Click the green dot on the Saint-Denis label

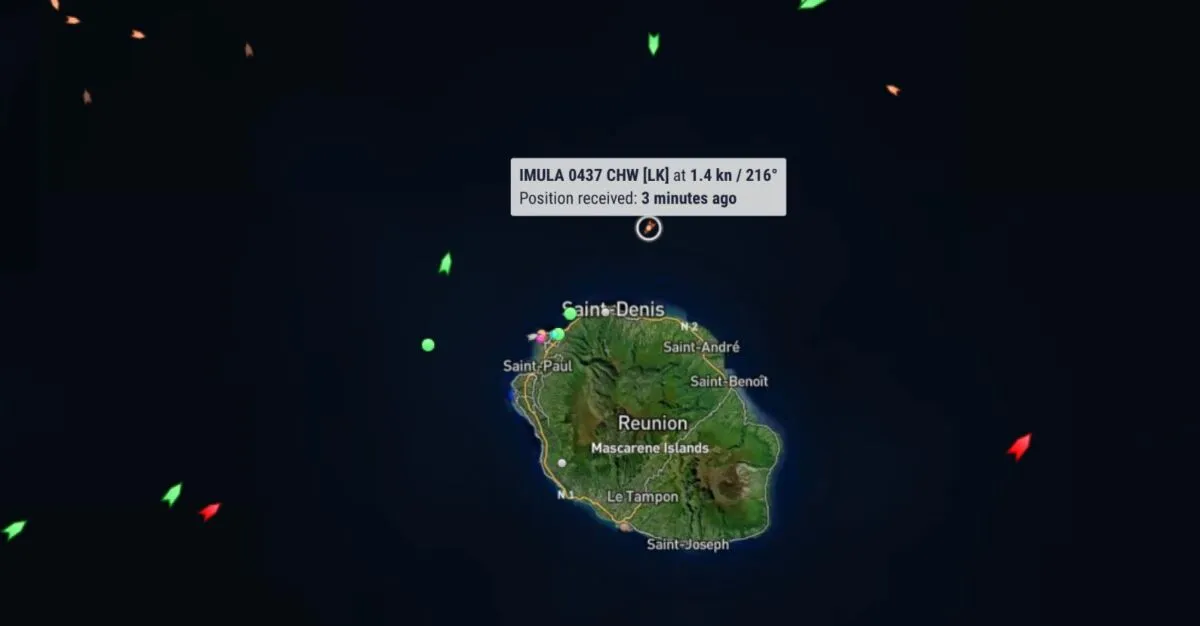(570, 314)
